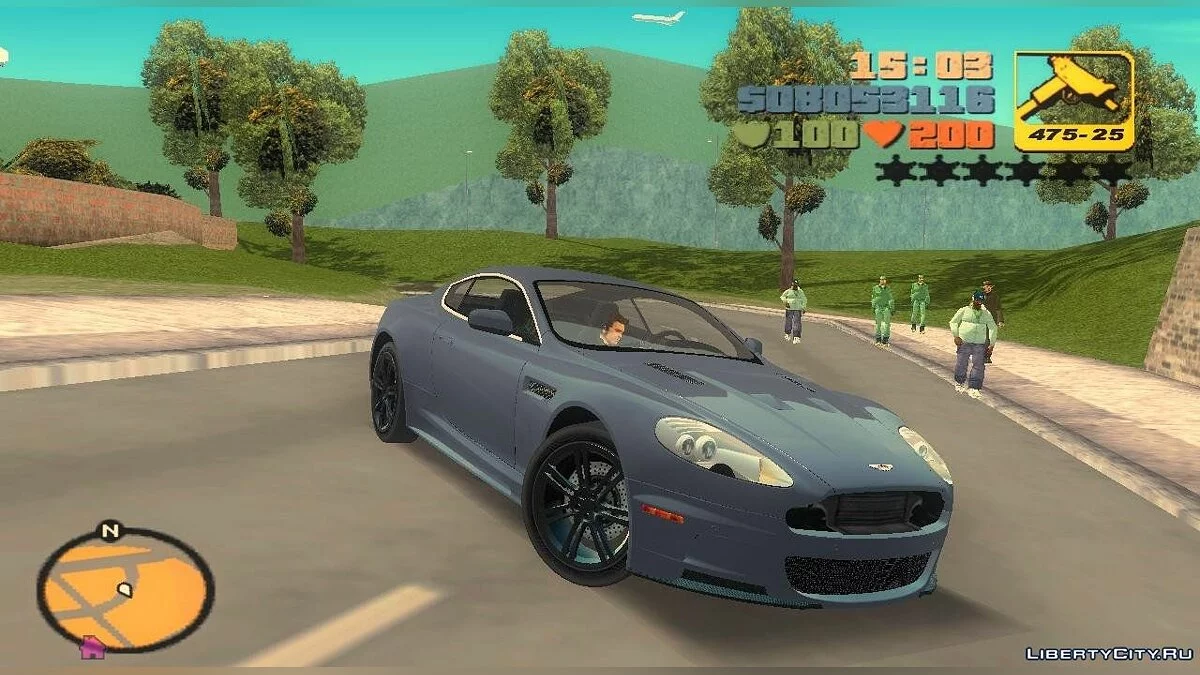1200x675 pixels.
Task: Open the LibertyCity.ru watermark link
Action: click(x=1108, y=654)
